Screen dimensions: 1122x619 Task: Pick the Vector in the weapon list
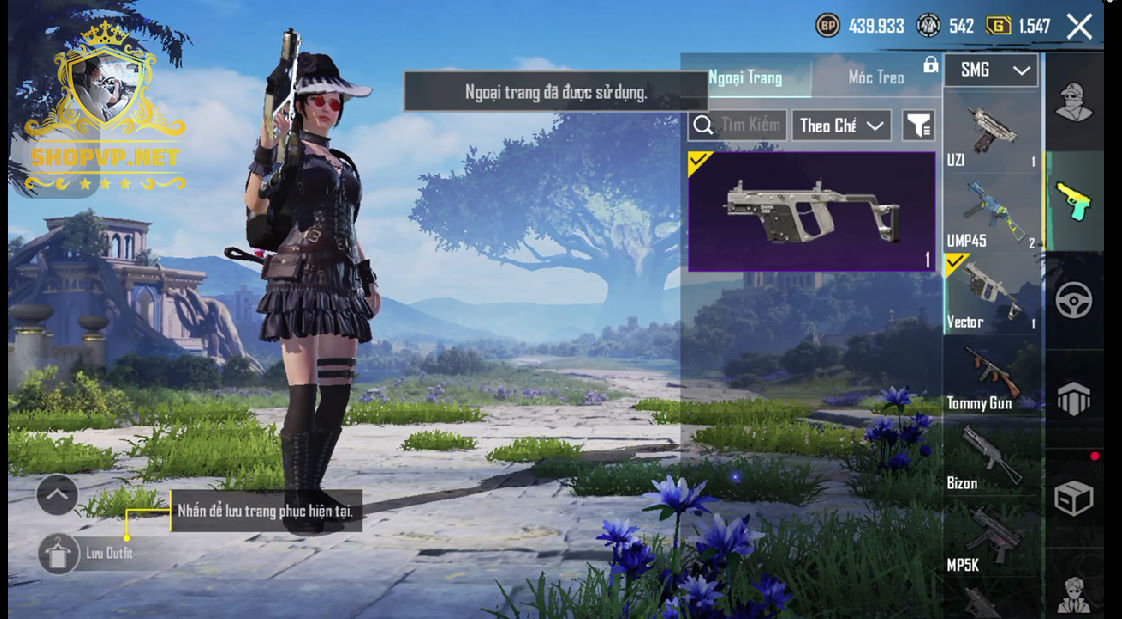(x=992, y=293)
